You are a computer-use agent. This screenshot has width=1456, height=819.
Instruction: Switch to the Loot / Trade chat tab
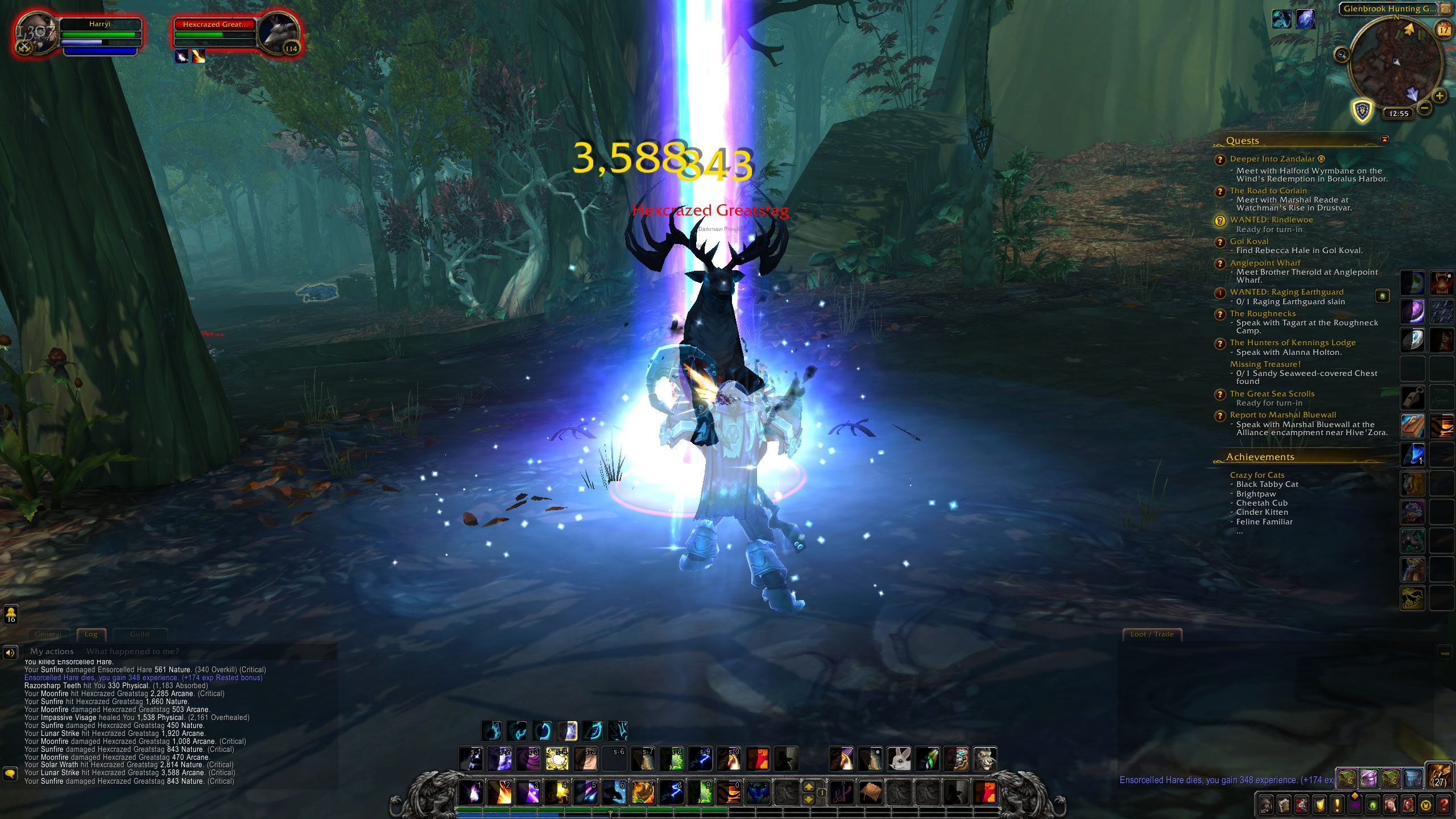pyautogui.click(x=1152, y=634)
